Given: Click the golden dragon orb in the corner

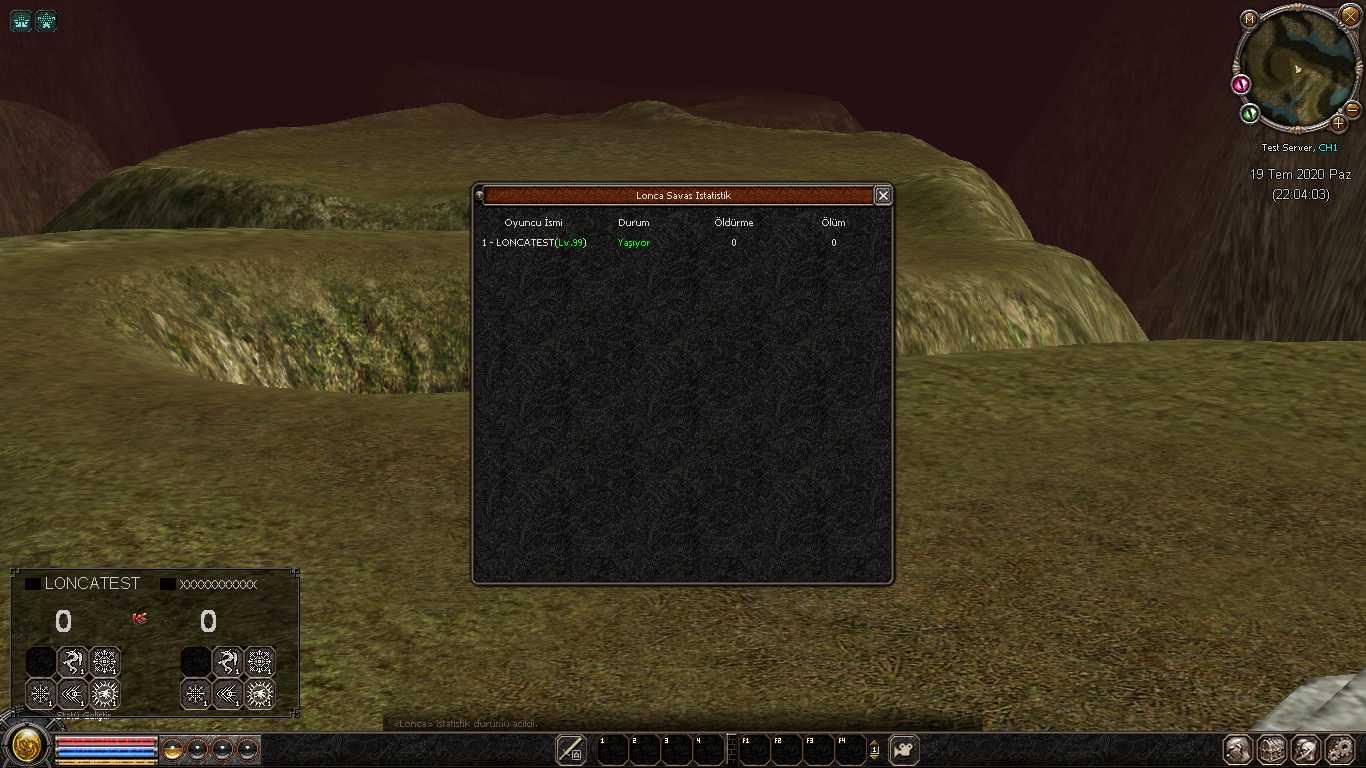Looking at the screenshot, I should click(26, 745).
